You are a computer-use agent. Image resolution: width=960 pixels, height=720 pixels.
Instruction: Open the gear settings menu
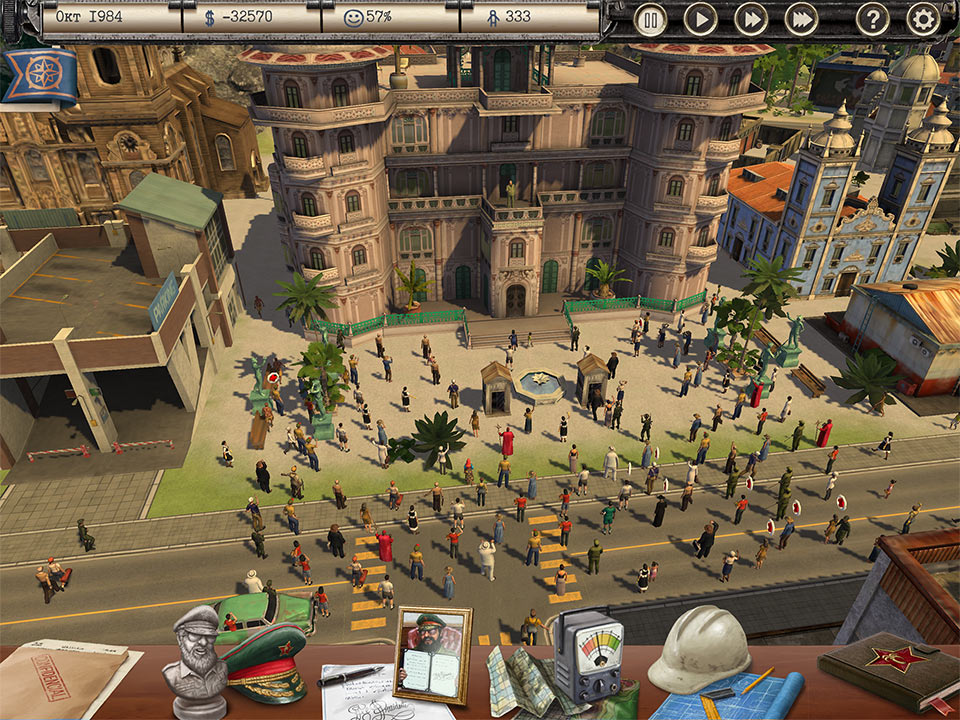pos(923,19)
